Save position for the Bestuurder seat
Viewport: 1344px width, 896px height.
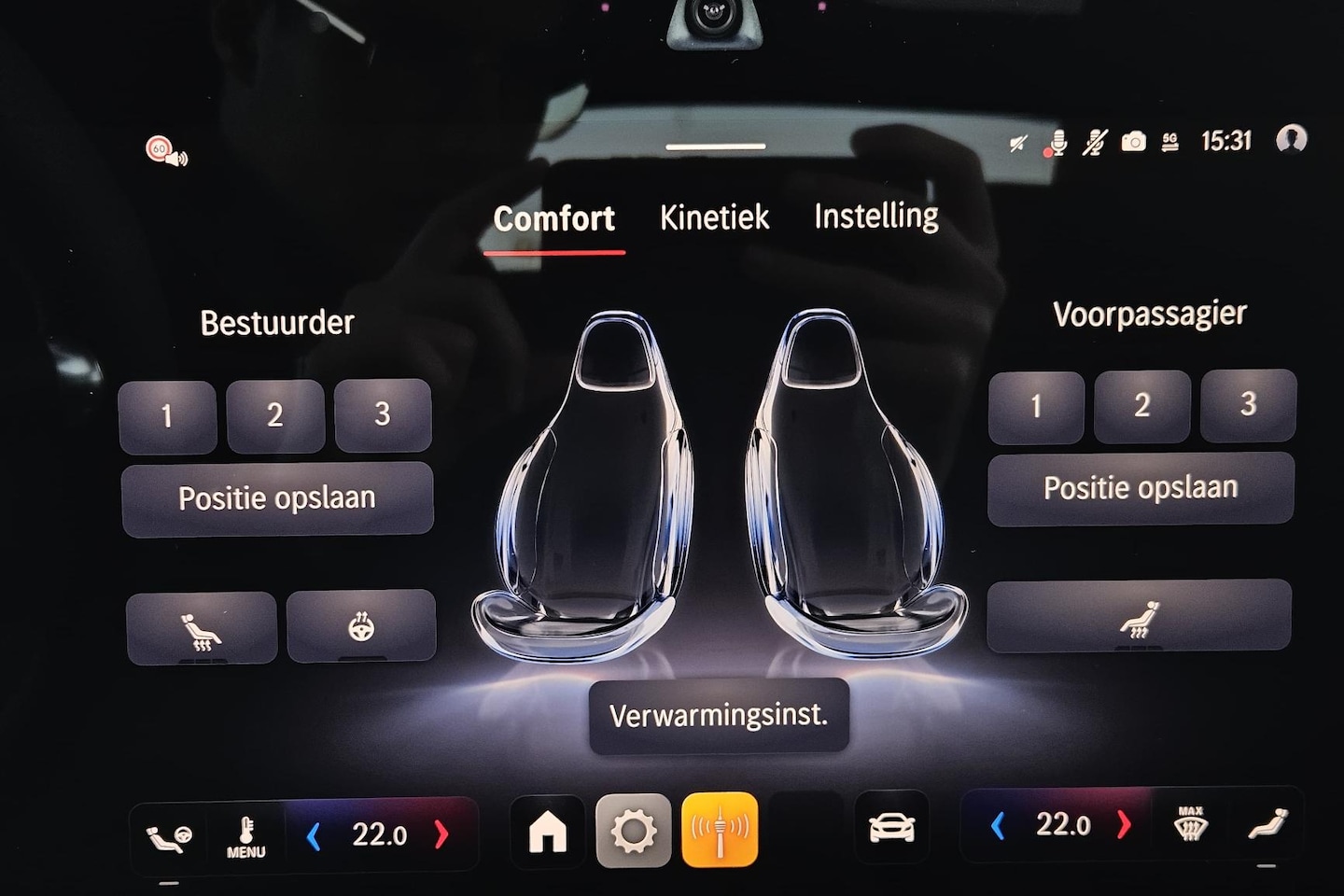point(277,498)
